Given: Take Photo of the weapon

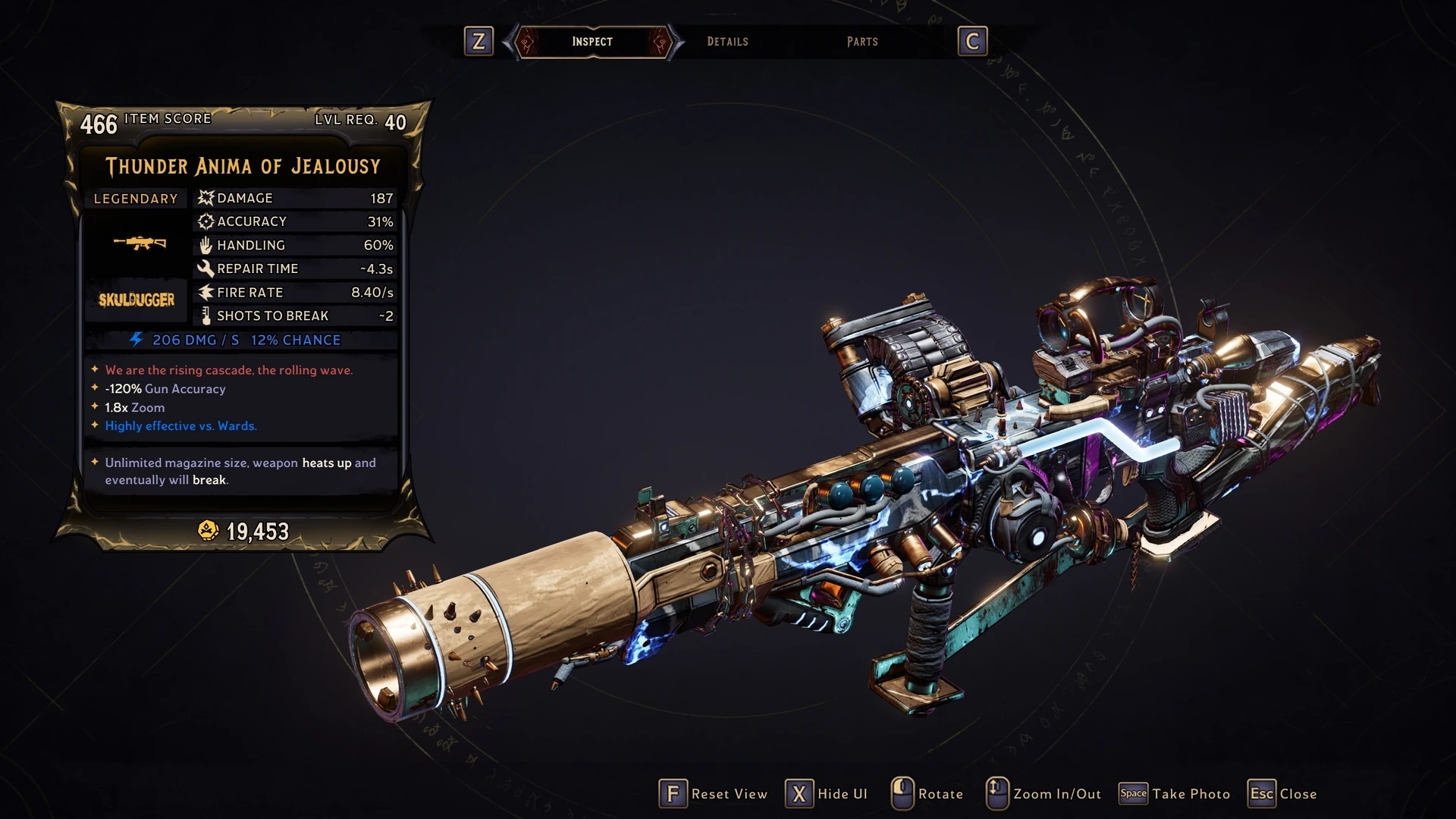Looking at the screenshot, I should pos(1175,794).
